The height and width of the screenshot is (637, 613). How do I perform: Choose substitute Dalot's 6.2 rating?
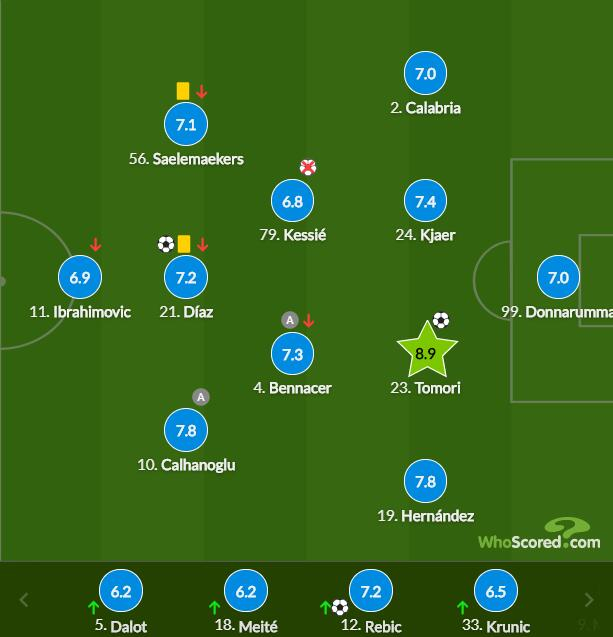click(121, 592)
